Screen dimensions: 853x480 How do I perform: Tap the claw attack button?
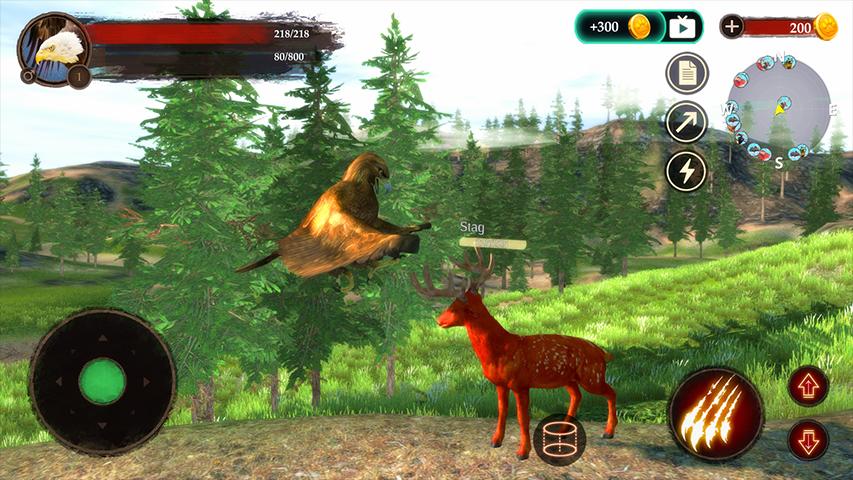pos(715,413)
